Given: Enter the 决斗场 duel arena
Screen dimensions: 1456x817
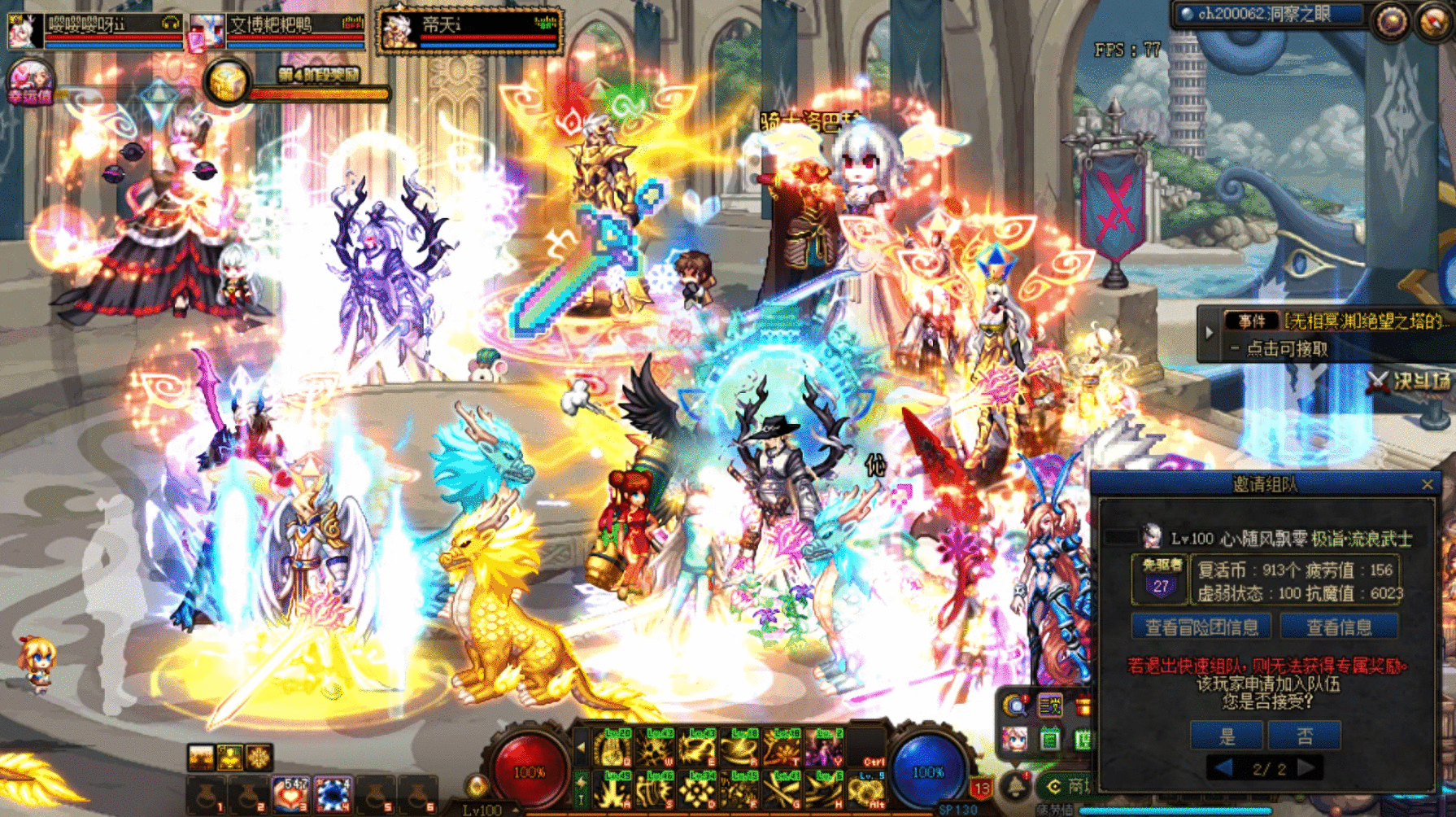Looking at the screenshot, I should pyautogui.click(x=1411, y=382).
